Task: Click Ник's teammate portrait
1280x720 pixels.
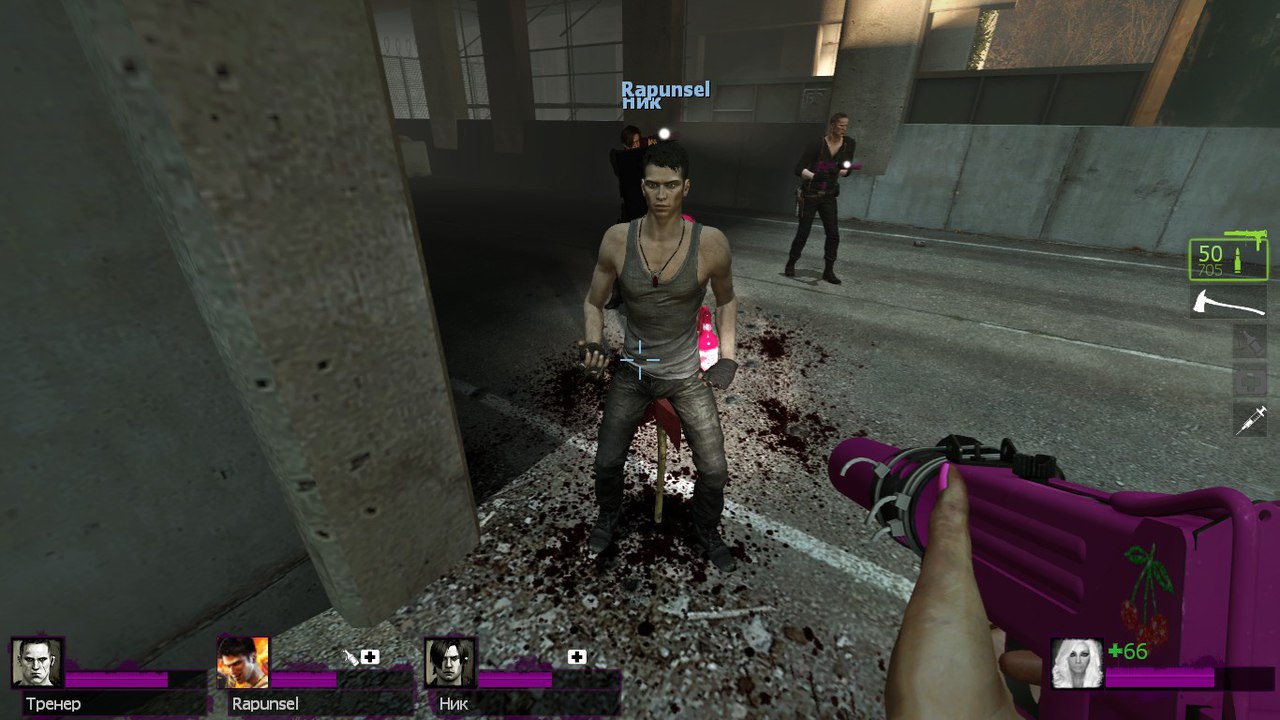Action: 450,662
